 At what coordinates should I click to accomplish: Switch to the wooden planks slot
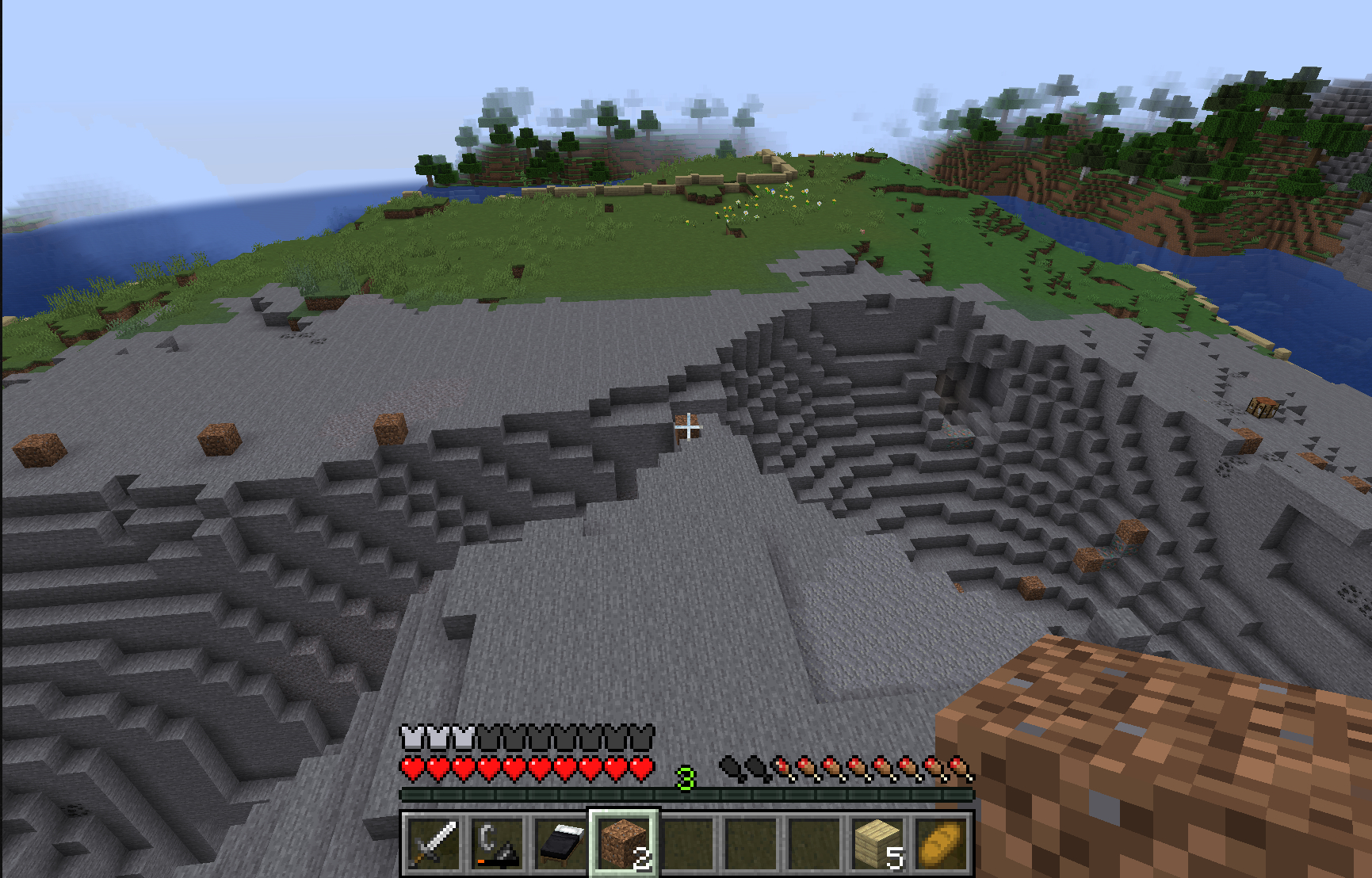(x=877, y=844)
